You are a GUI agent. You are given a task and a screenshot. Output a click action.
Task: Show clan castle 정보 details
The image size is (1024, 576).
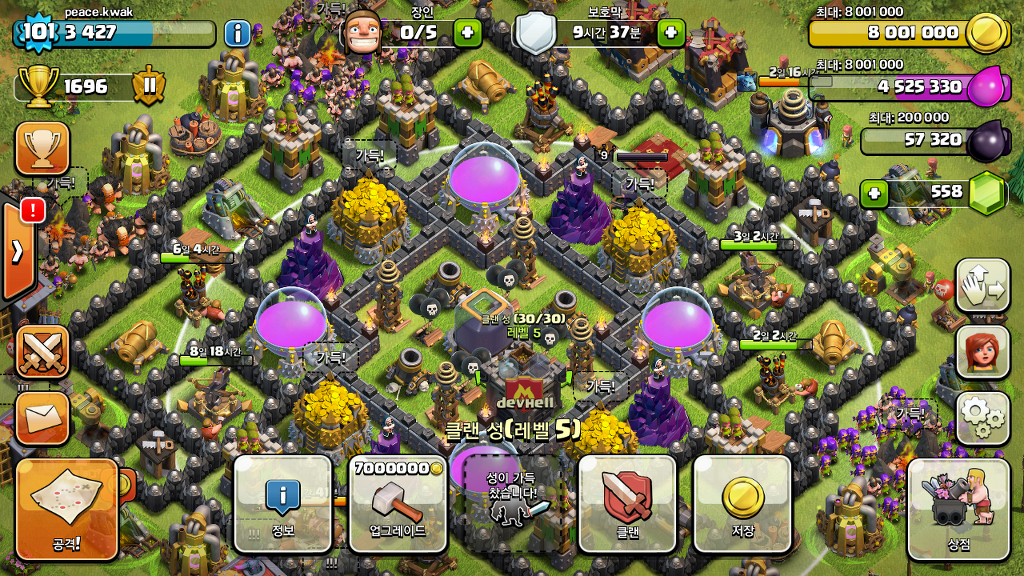282,503
